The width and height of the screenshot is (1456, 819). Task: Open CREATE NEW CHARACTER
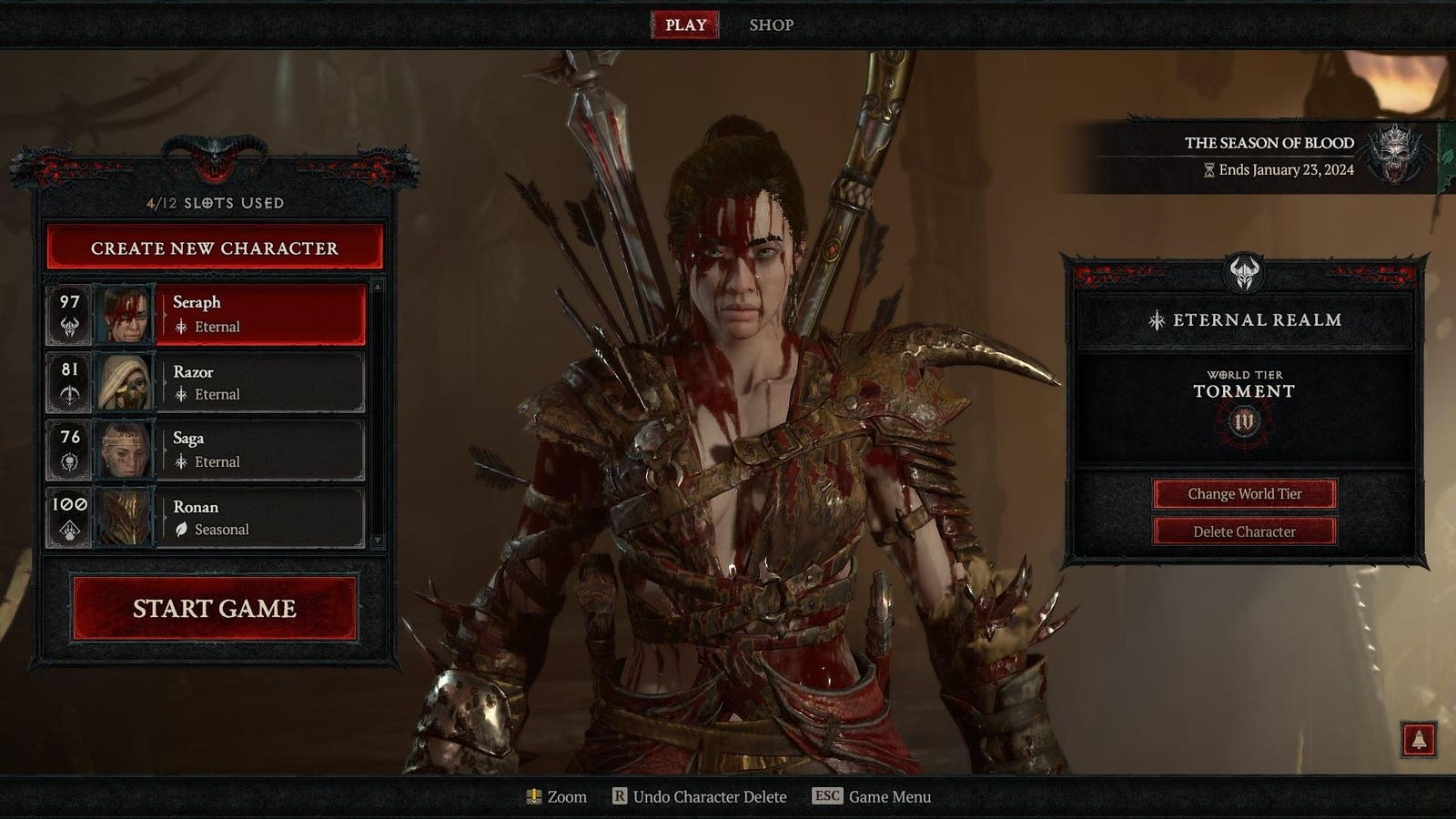point(213,248)
